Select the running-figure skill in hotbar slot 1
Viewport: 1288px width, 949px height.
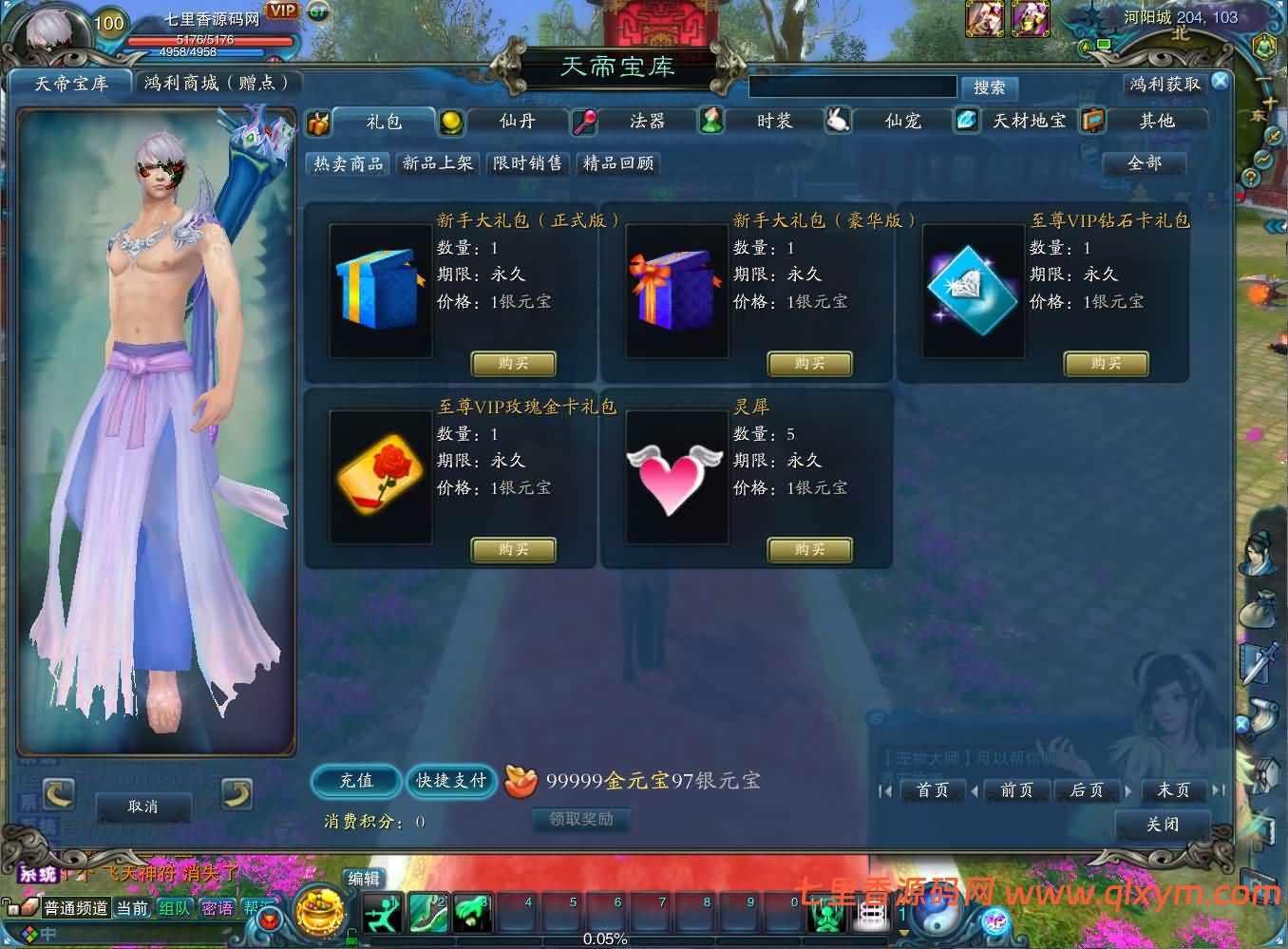click(382, 913)
